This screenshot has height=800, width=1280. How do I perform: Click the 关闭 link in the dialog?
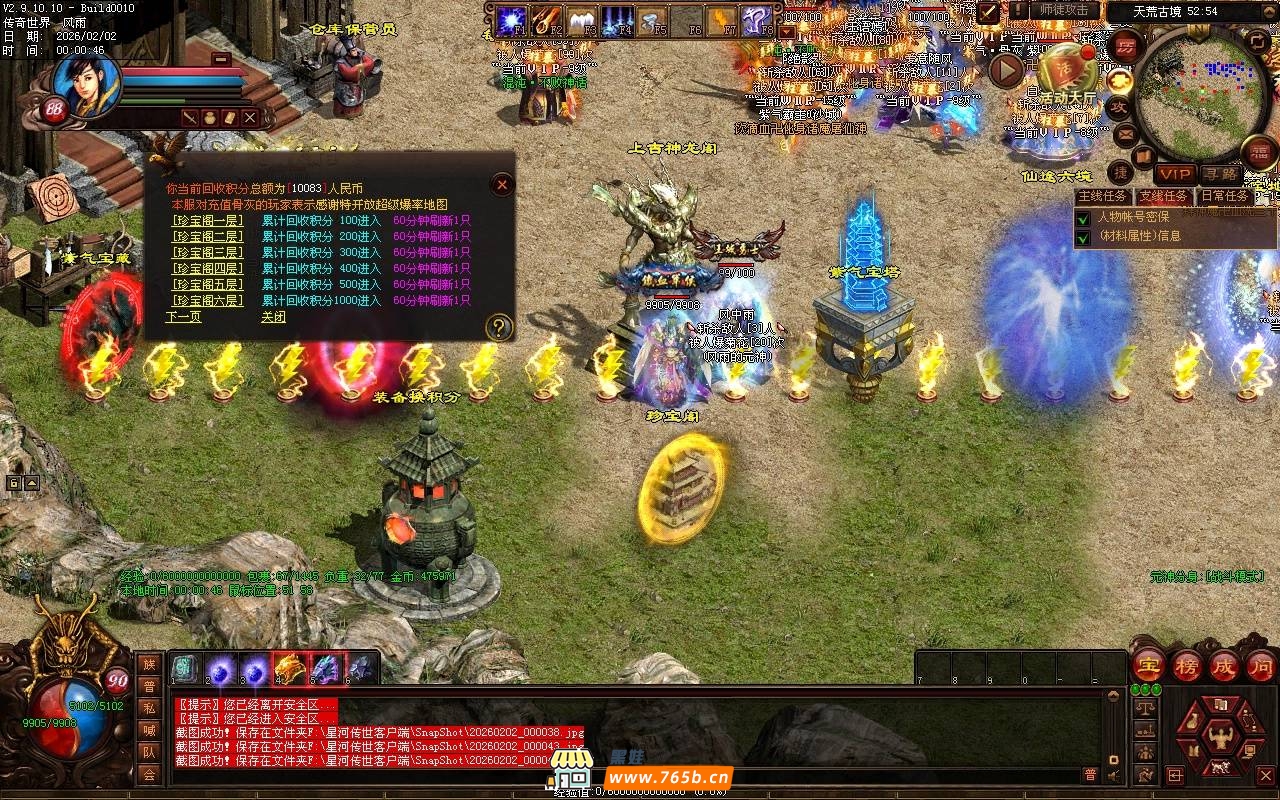(273, 317)
